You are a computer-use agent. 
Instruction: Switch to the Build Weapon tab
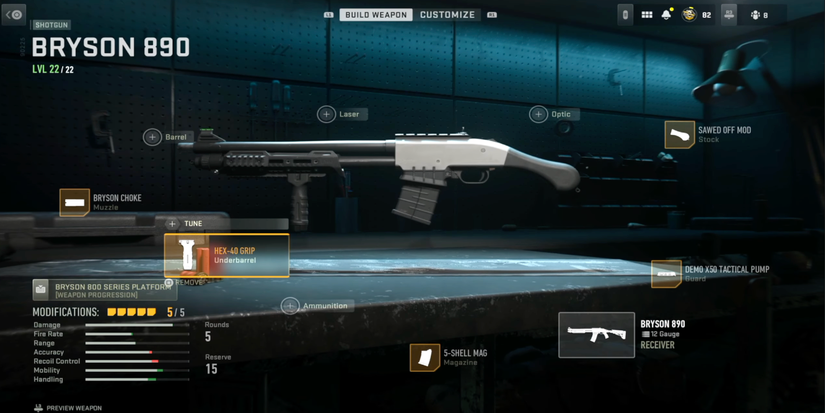click(x=375, y=15)
